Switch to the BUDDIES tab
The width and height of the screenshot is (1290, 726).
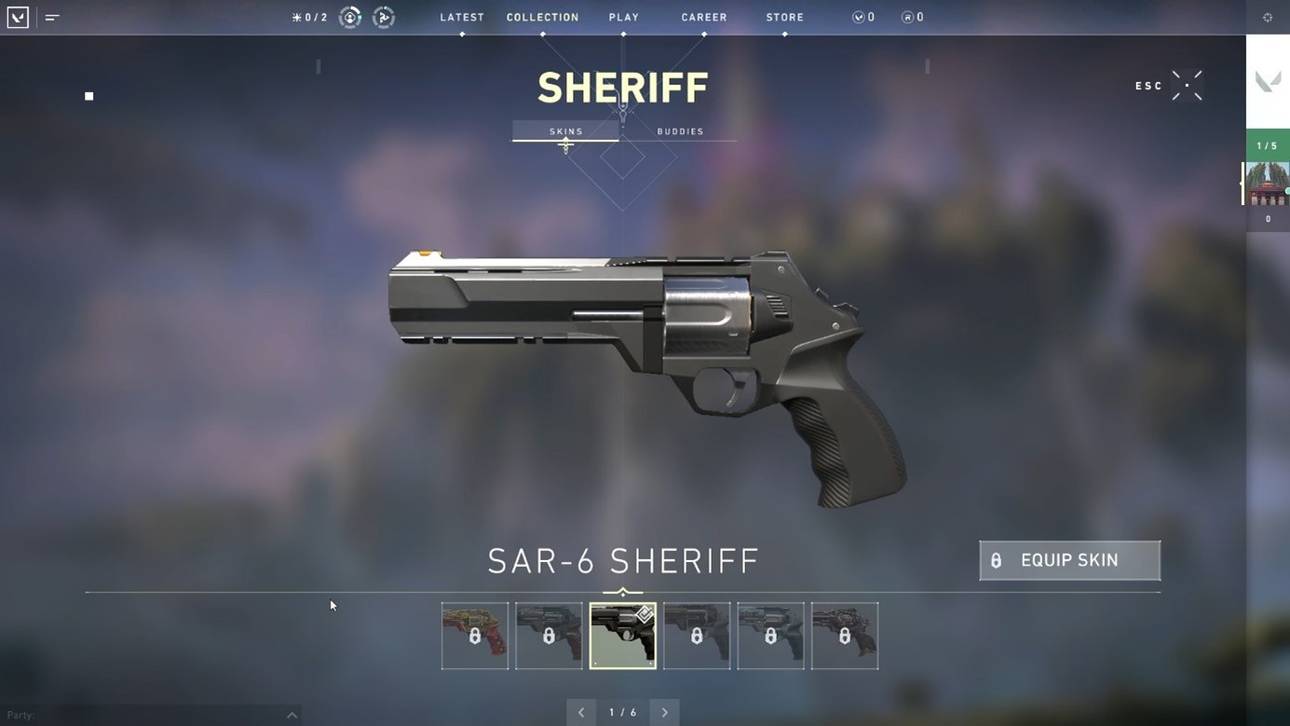680,131
